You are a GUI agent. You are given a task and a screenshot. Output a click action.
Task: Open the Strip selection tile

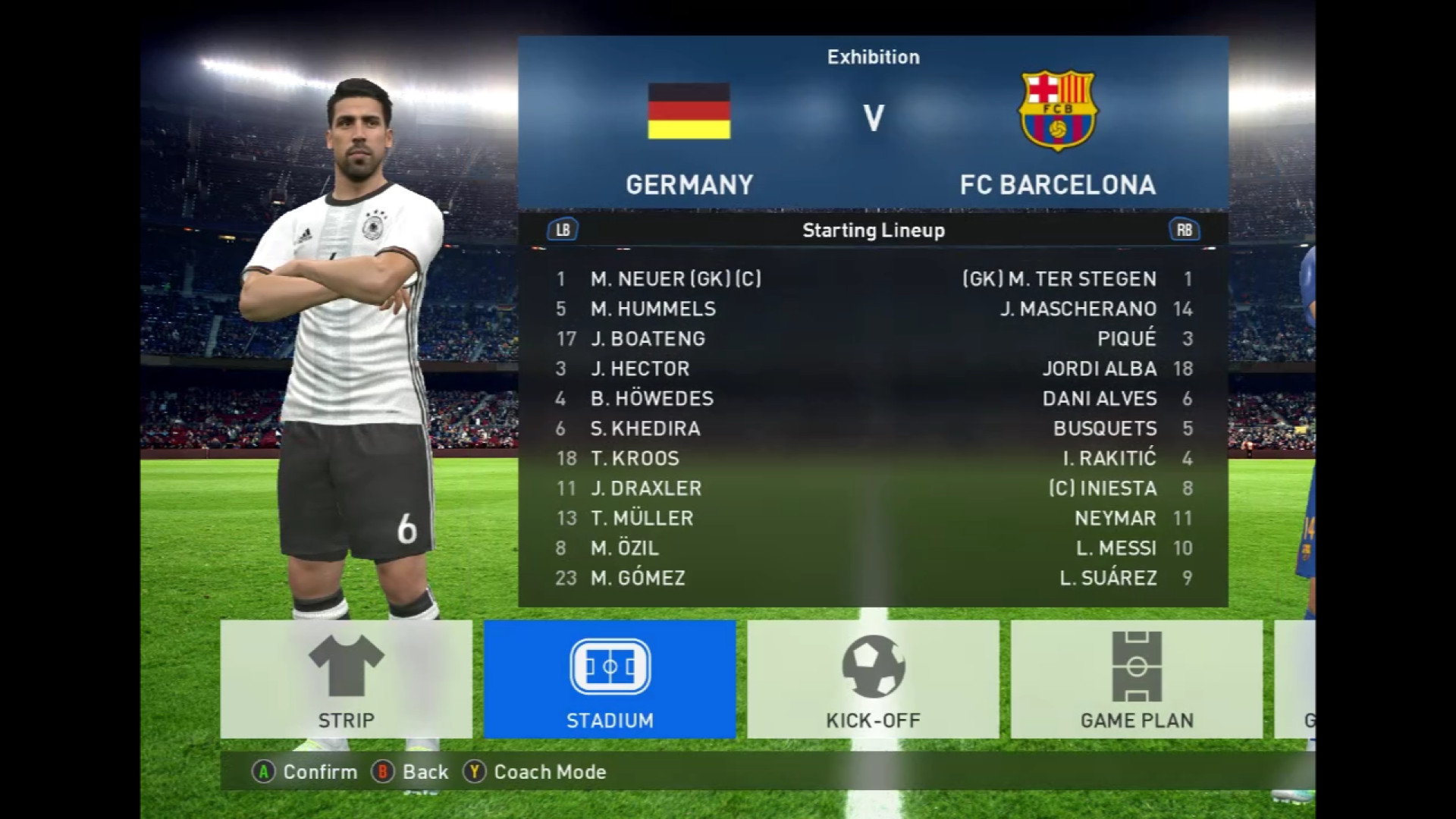pyautogui.click(x=346, y=679)
